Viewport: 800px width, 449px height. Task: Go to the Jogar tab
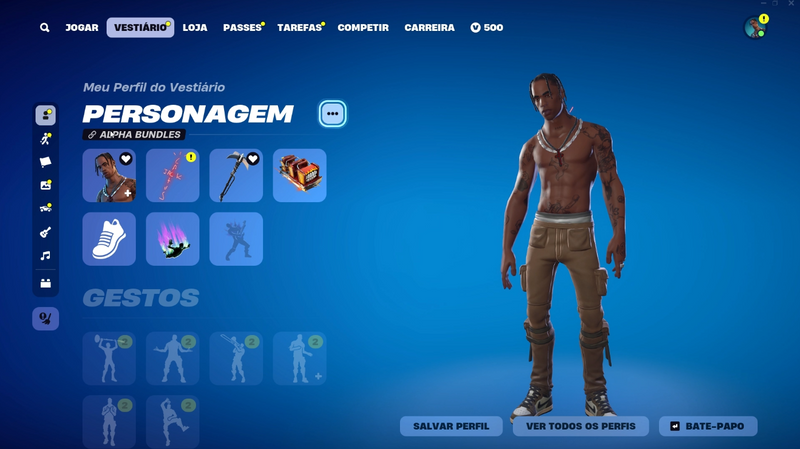[x=82, y=28]
